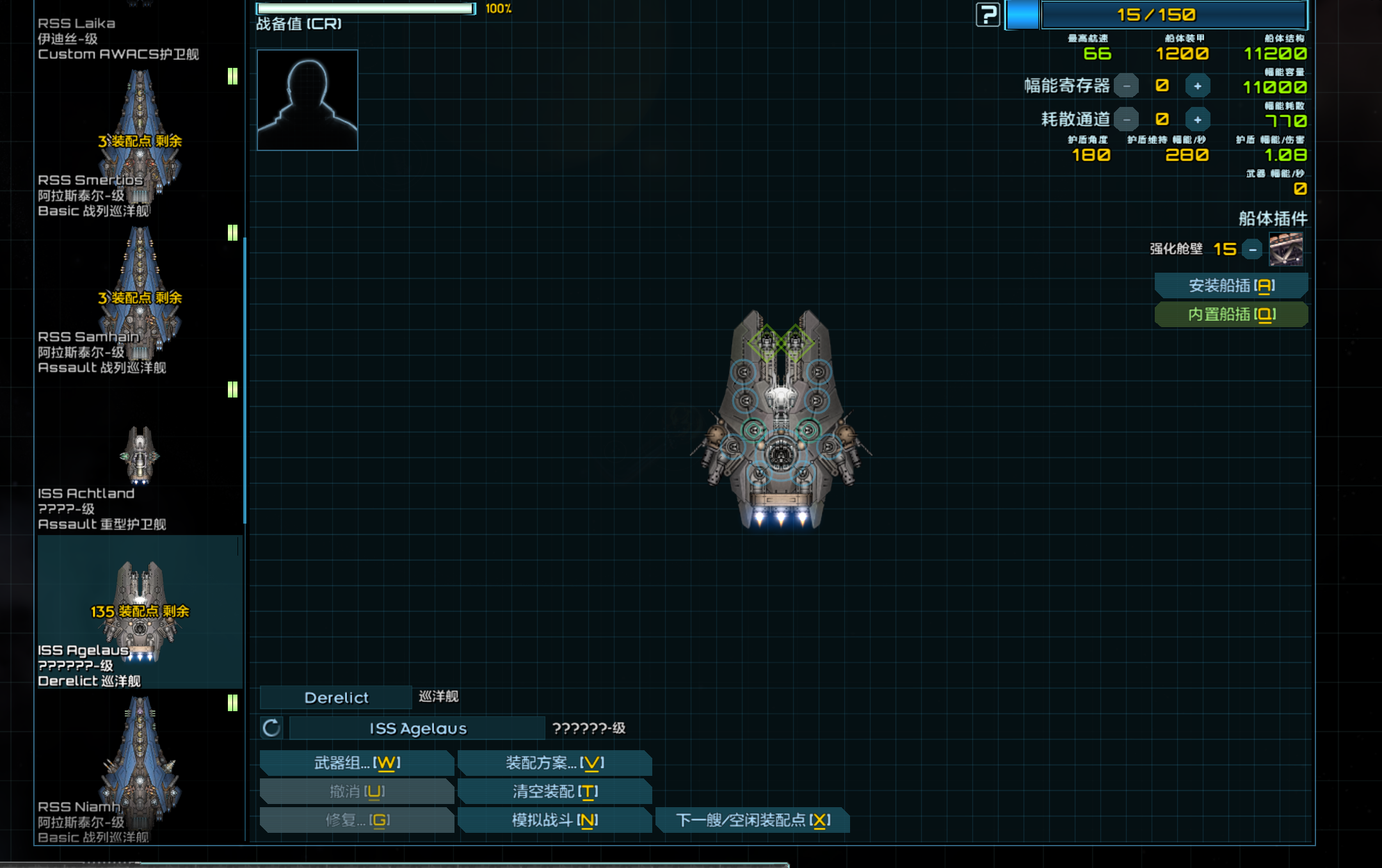The image size is (1382, 868).
Task: Increase 幅能寄存器 flux capacitors with plus
Action: coord(1197,86)
